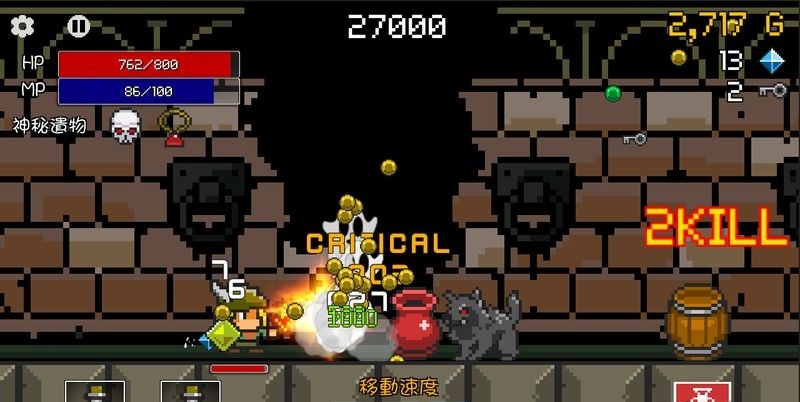
Task: Pause the game with the pause button
Action: pyautogui.click(x=78, y=26)
